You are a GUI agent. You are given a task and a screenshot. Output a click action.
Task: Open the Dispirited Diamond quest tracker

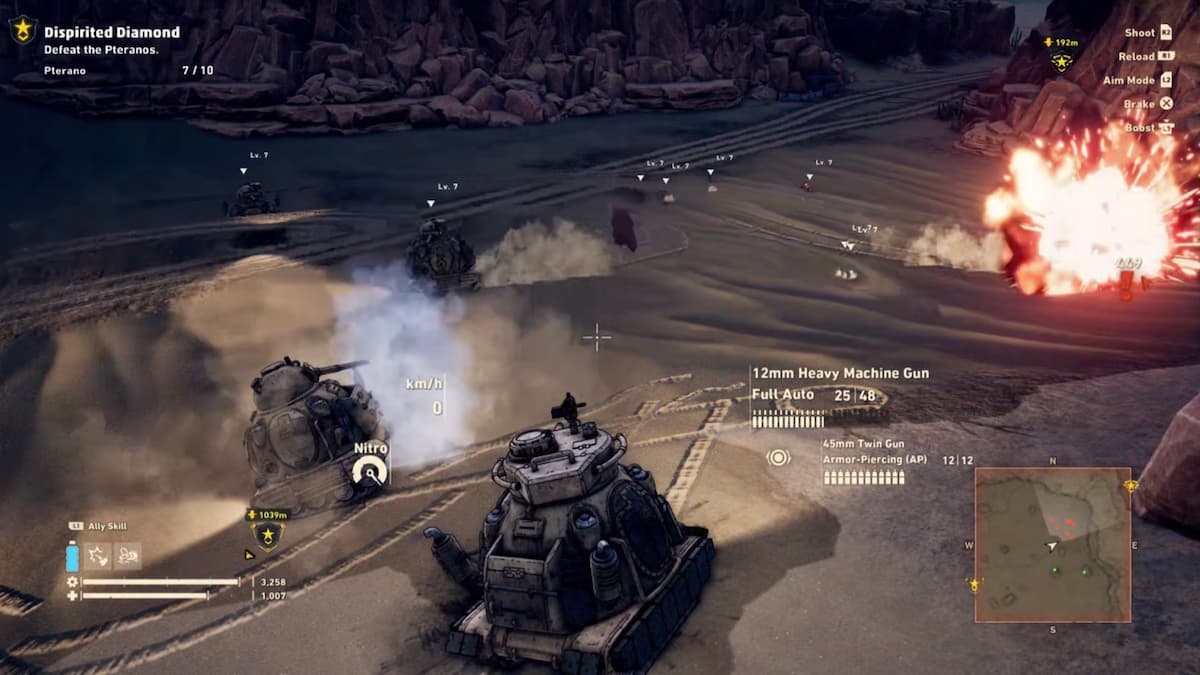[x=112, y=32]
